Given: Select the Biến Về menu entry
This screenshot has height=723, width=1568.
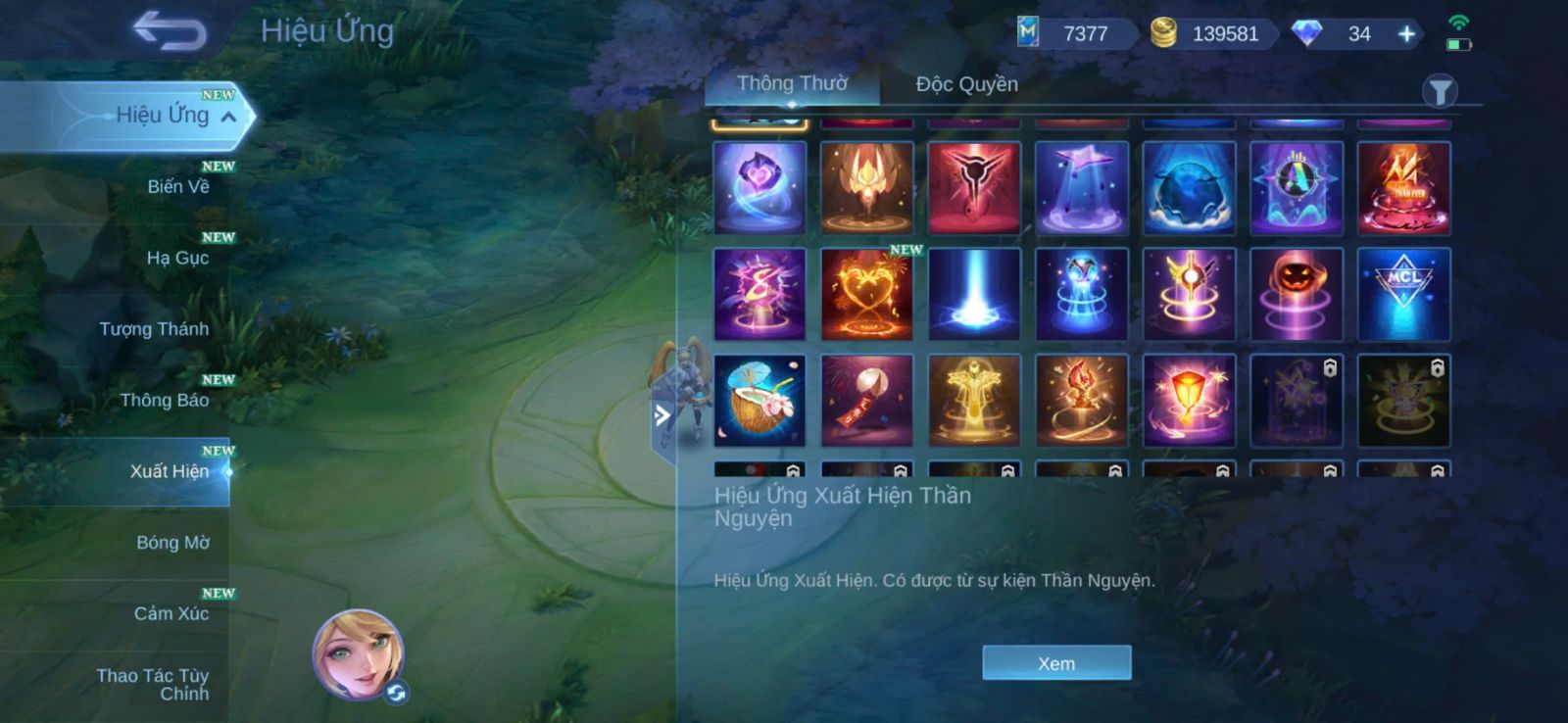Looking at the screenshot, I should pyautogui.click(x=177, y=186).
